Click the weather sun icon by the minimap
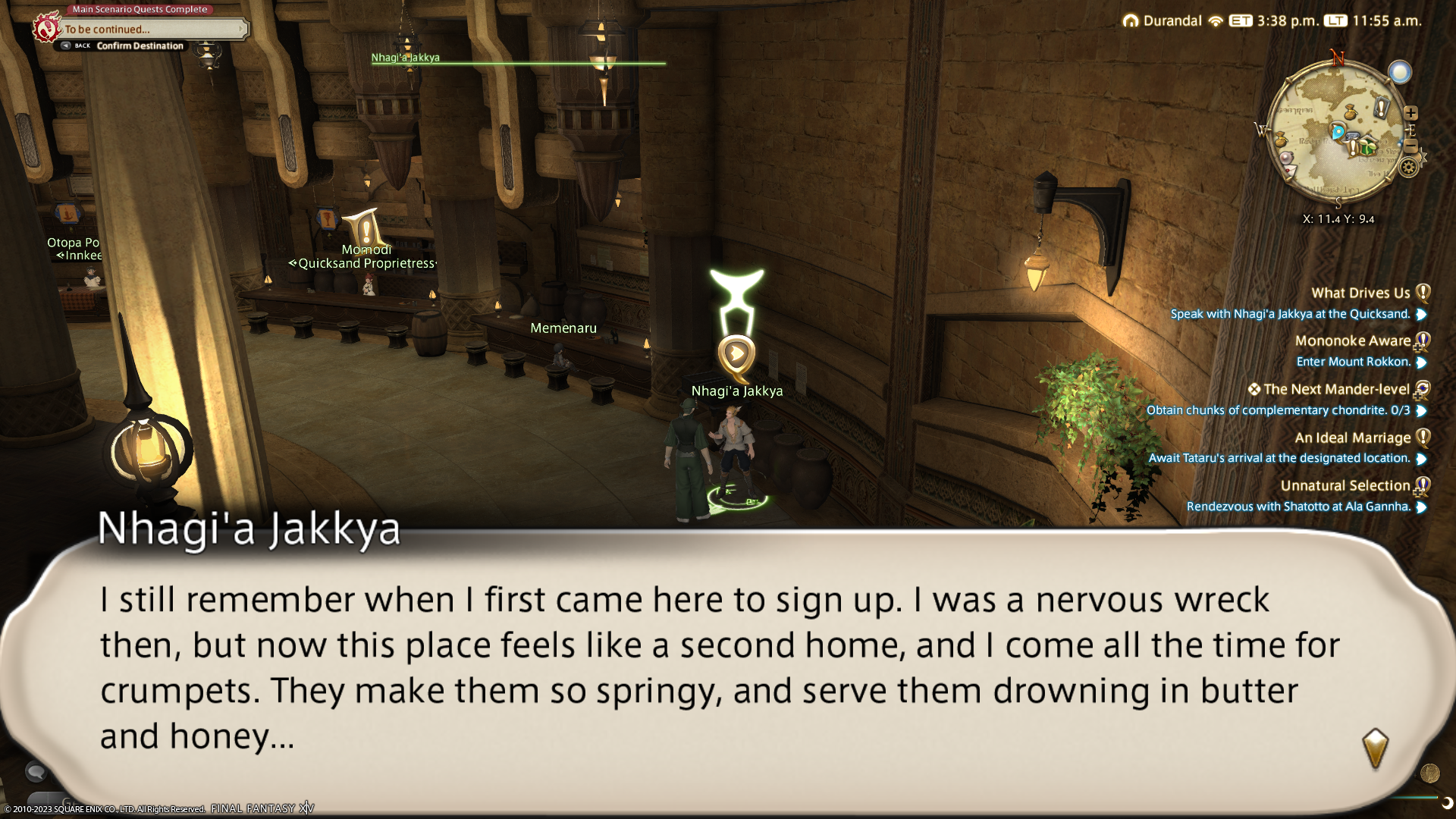The height and width of the screenshot is (819, 1456). pos(1400,72)
